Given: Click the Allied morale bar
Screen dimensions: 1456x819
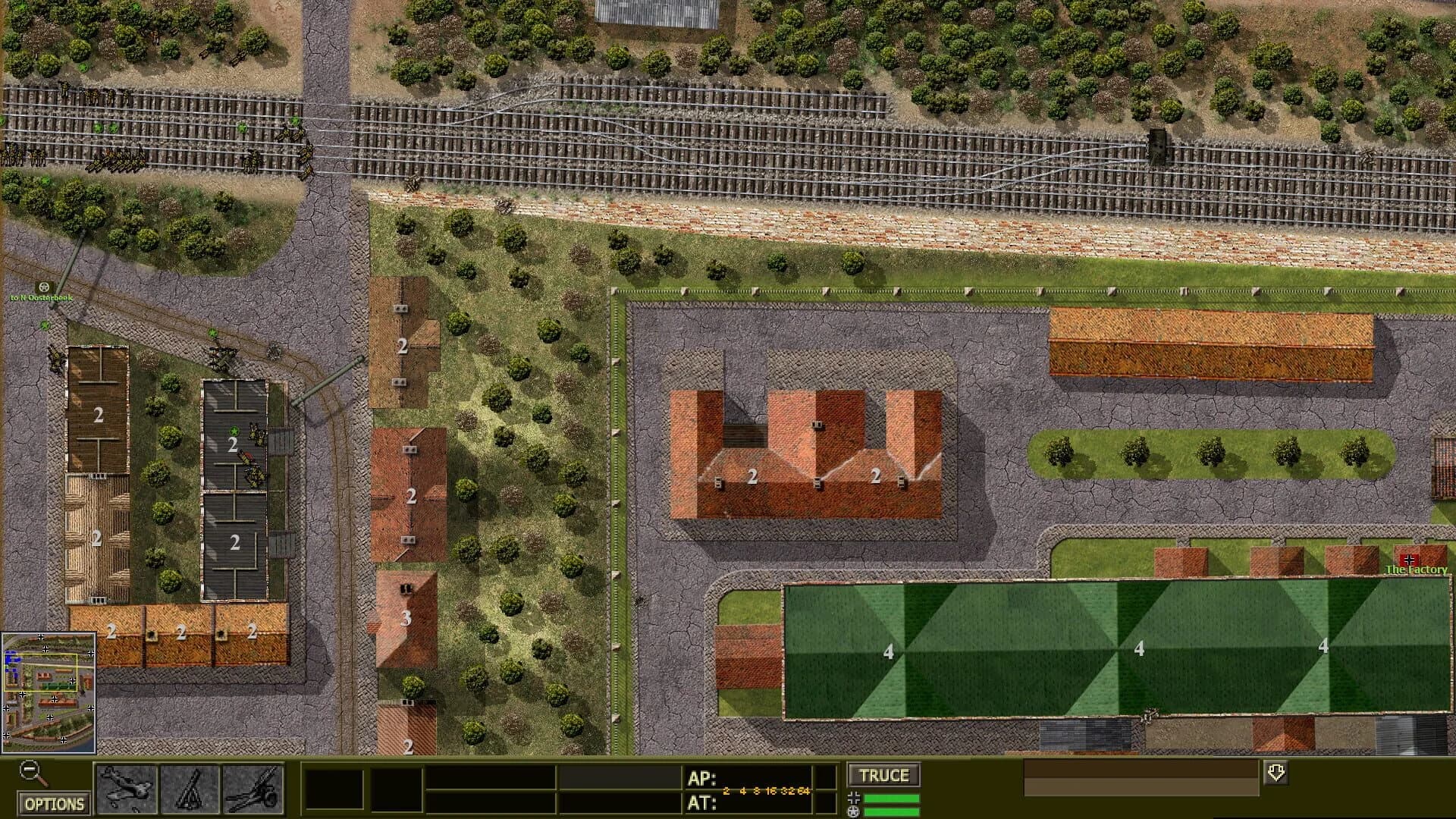Looking at the screenshot, I should coord(891,811).
